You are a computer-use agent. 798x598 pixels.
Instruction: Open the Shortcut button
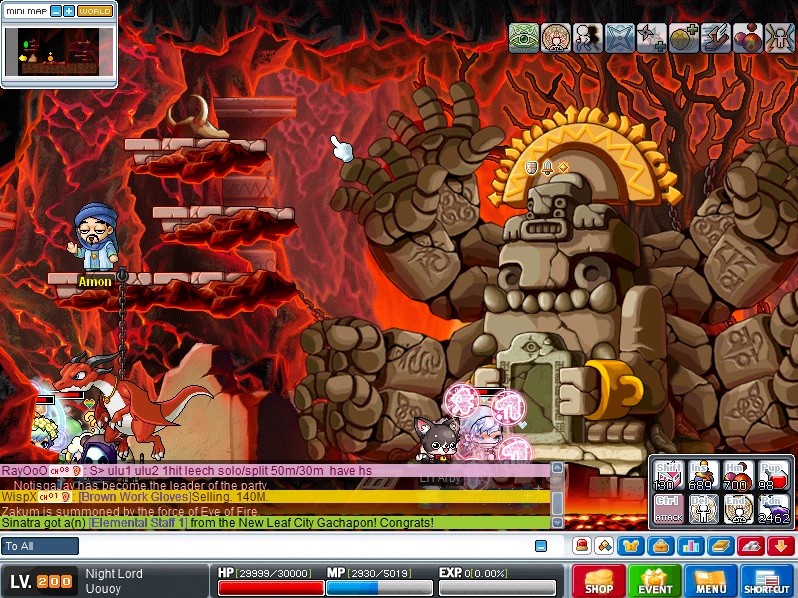(x=768, y=581)
